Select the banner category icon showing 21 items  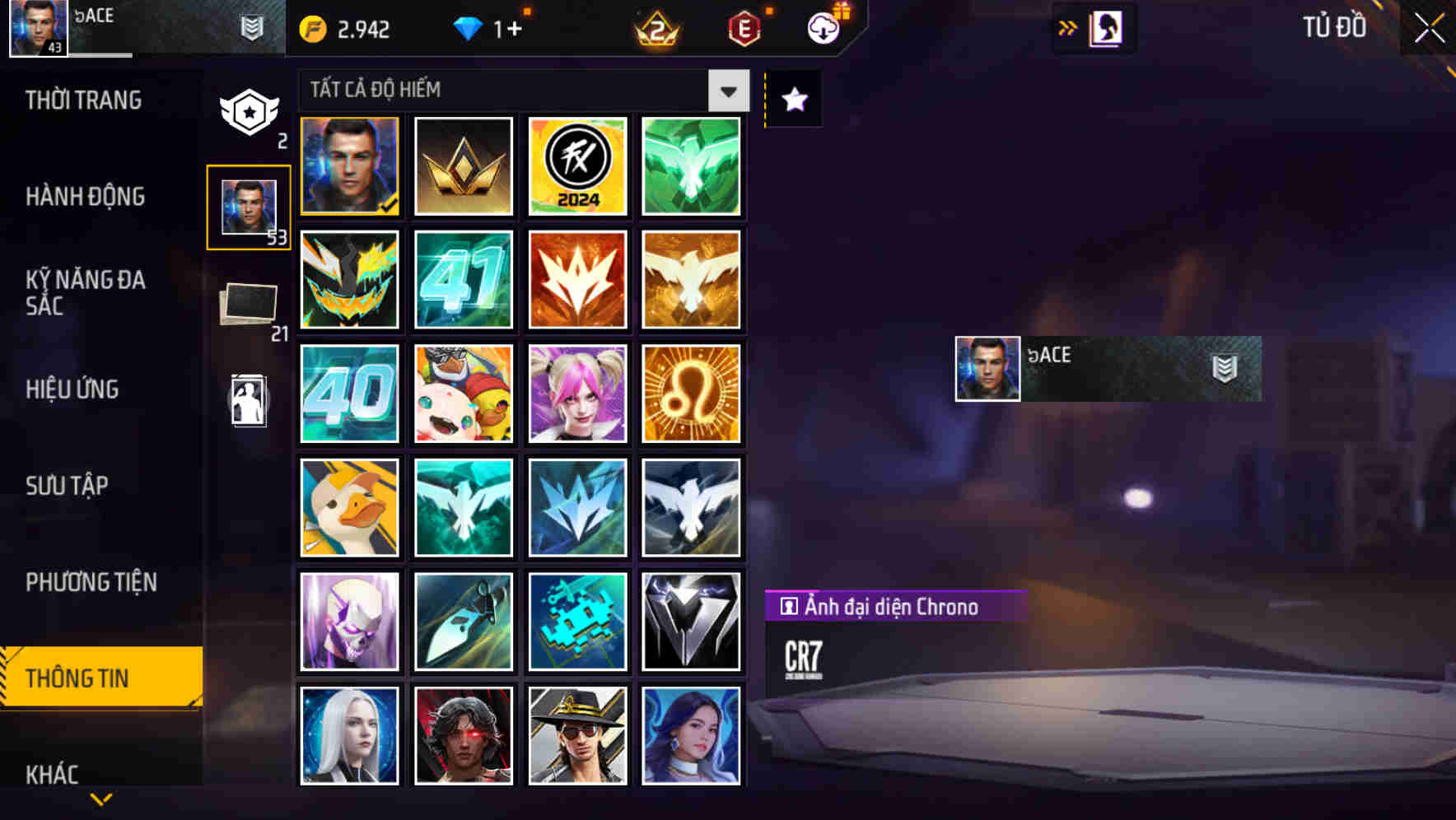[x=247, y=305]
